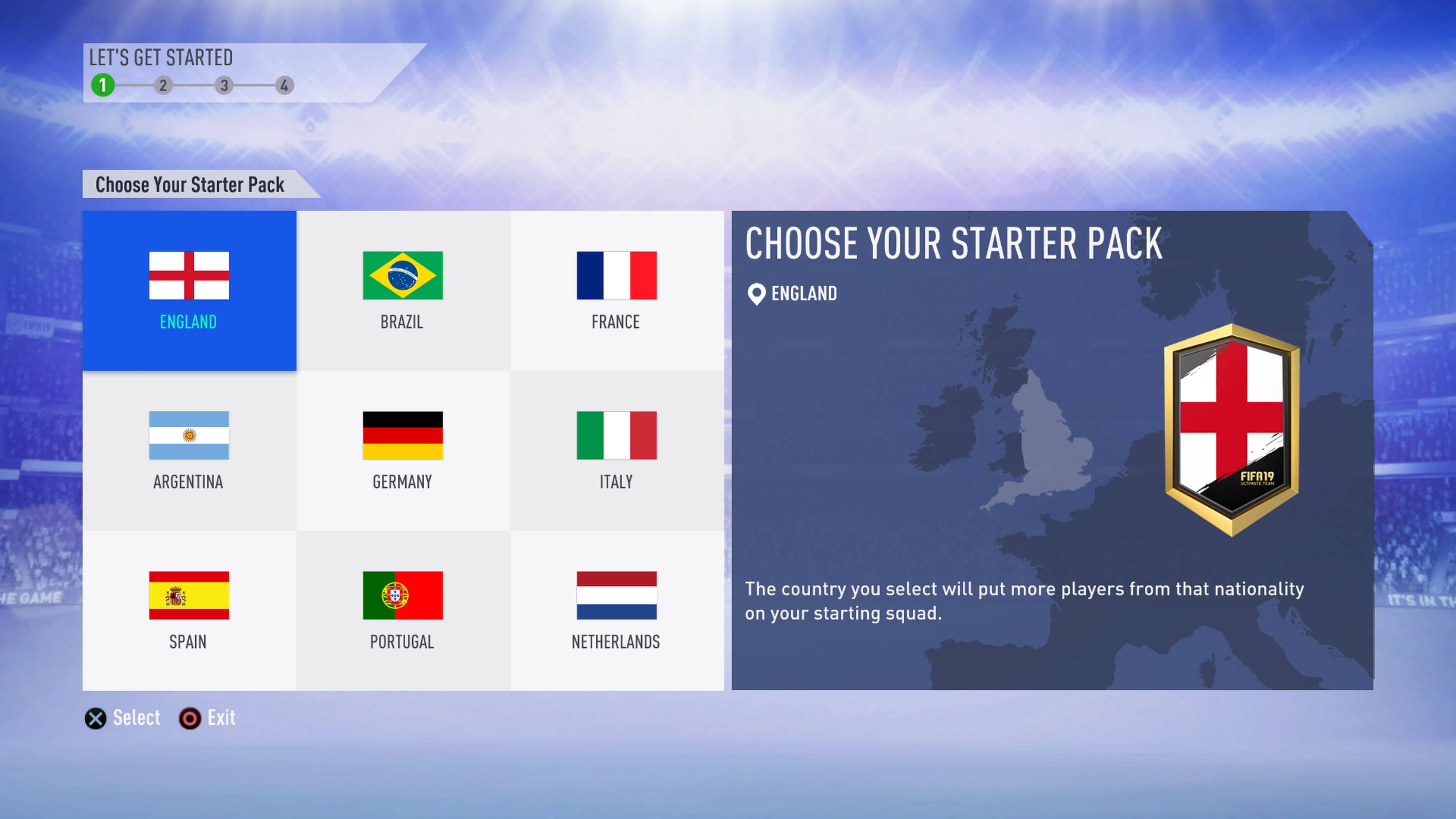Pick the Italy starter pack
The width and height of the screenshot is (1456, 819).
(x=616, y=450)
